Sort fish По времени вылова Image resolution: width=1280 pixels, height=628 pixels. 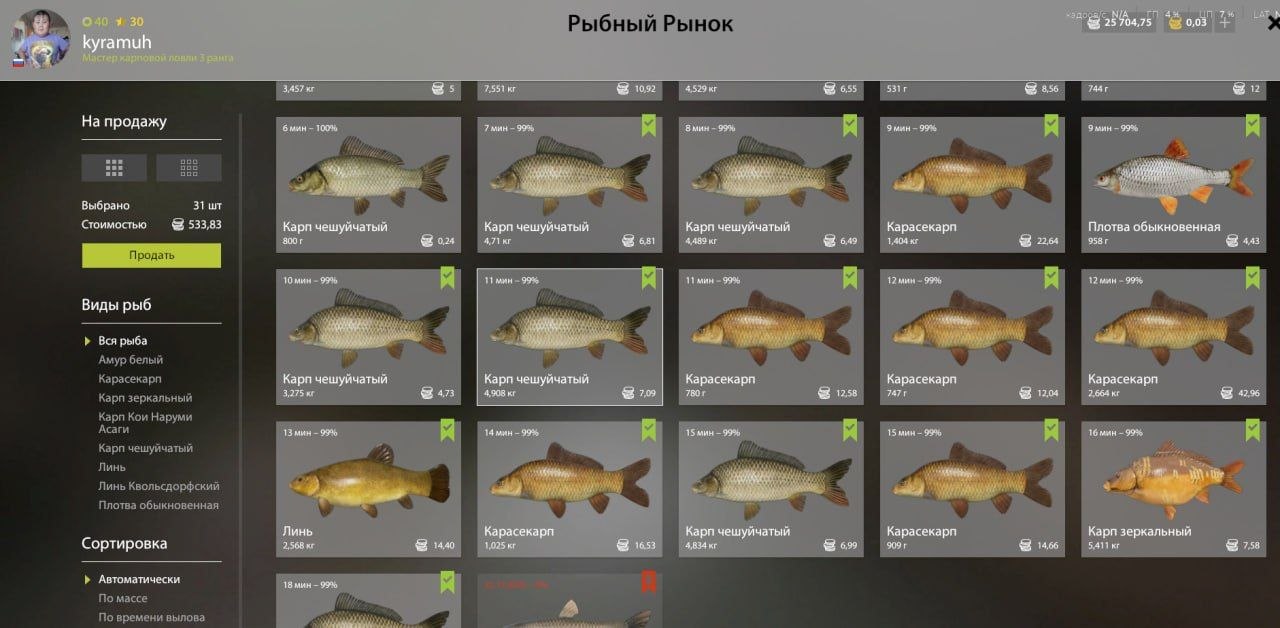tap(151, 617)
